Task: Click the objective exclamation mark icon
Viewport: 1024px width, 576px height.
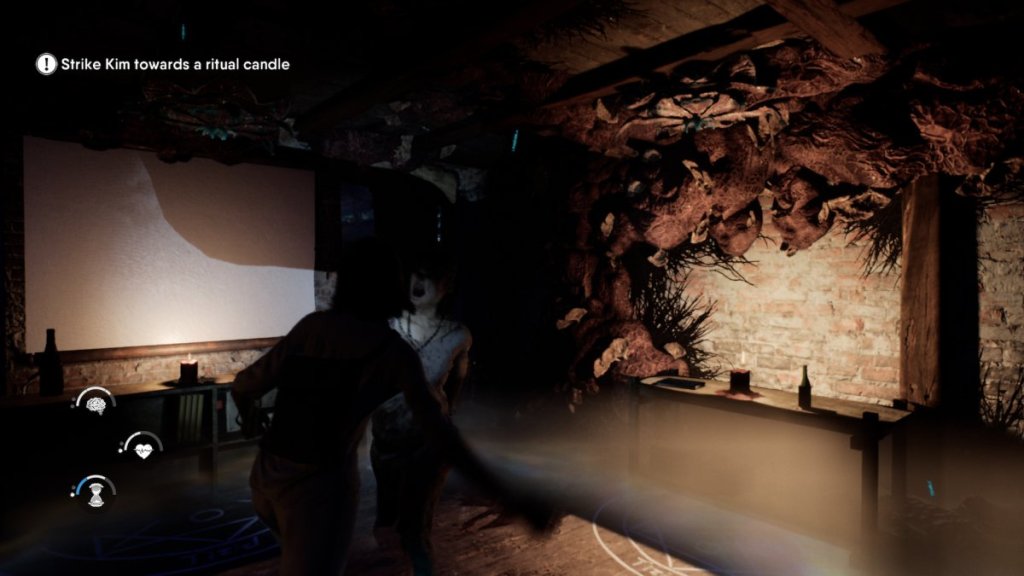Action: click(47, 64)
